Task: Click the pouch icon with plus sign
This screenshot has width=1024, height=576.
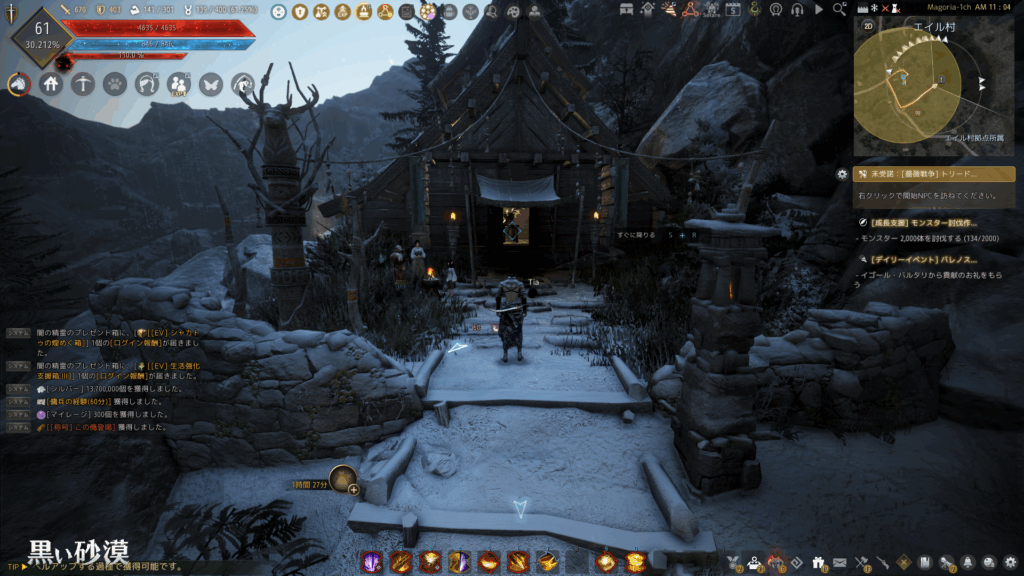Action: [345, 481]
